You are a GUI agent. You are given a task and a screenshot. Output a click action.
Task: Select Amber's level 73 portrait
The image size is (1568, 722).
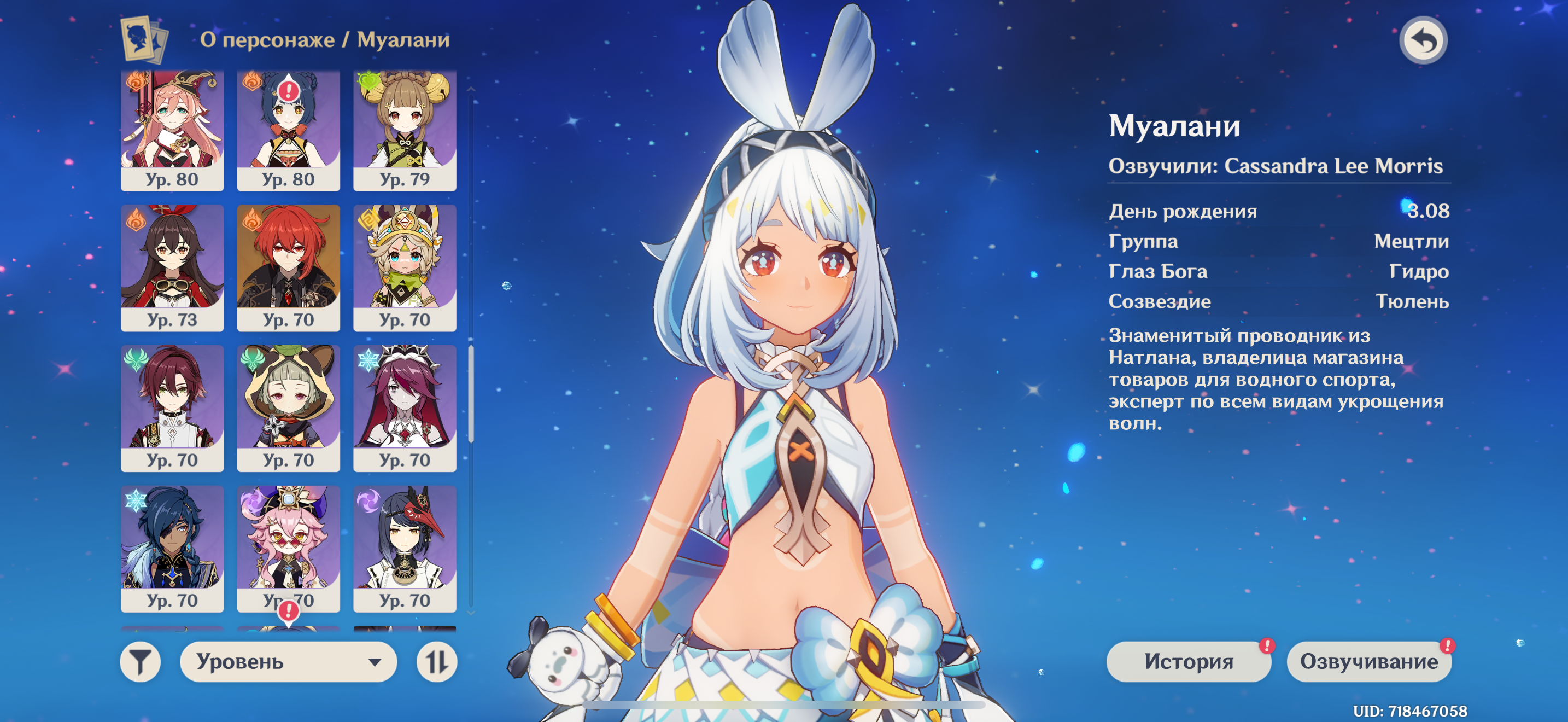click(x=172, y=268)
